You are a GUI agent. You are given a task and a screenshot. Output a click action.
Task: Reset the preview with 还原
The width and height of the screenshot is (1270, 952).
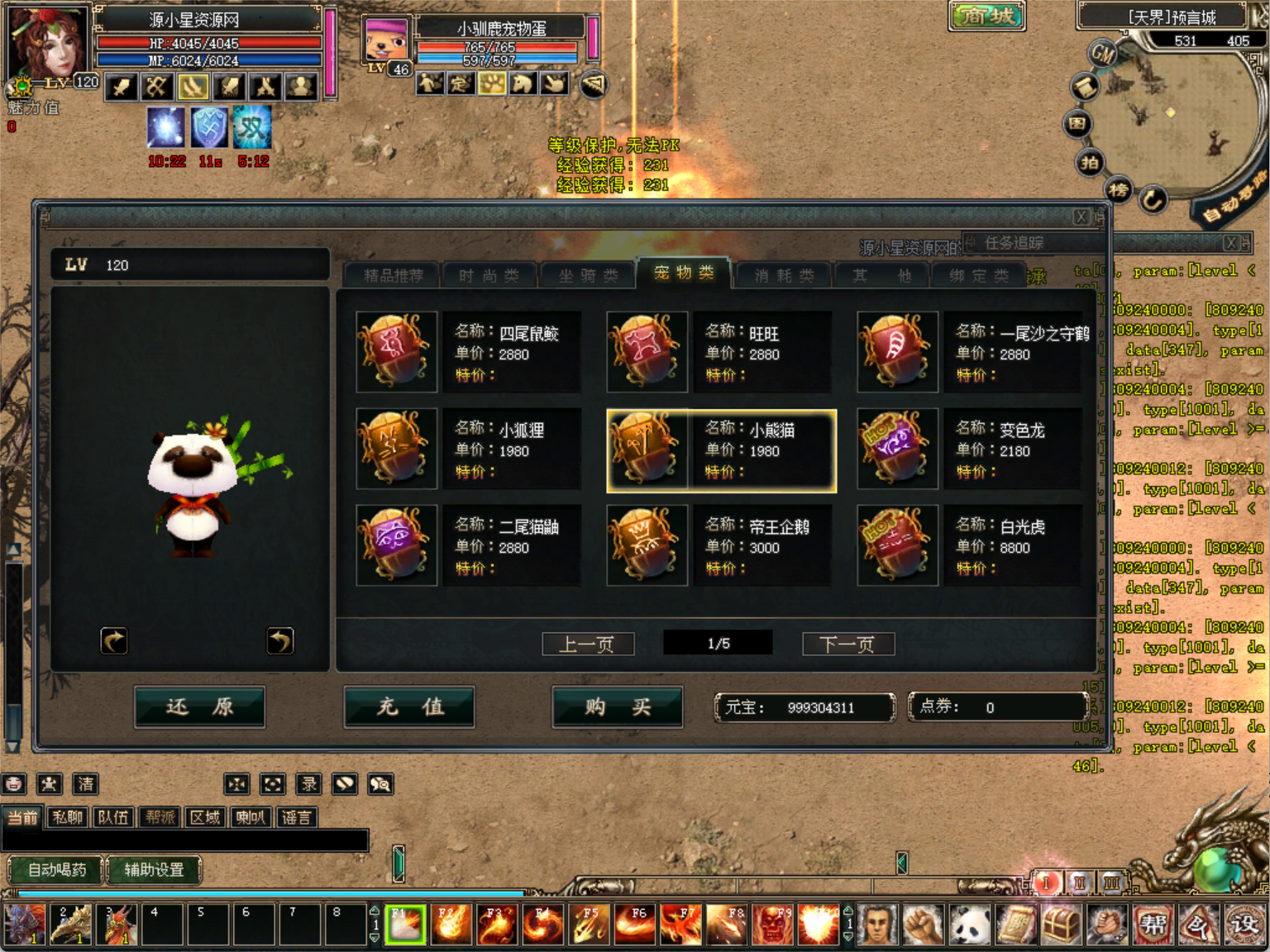point(199,707)
